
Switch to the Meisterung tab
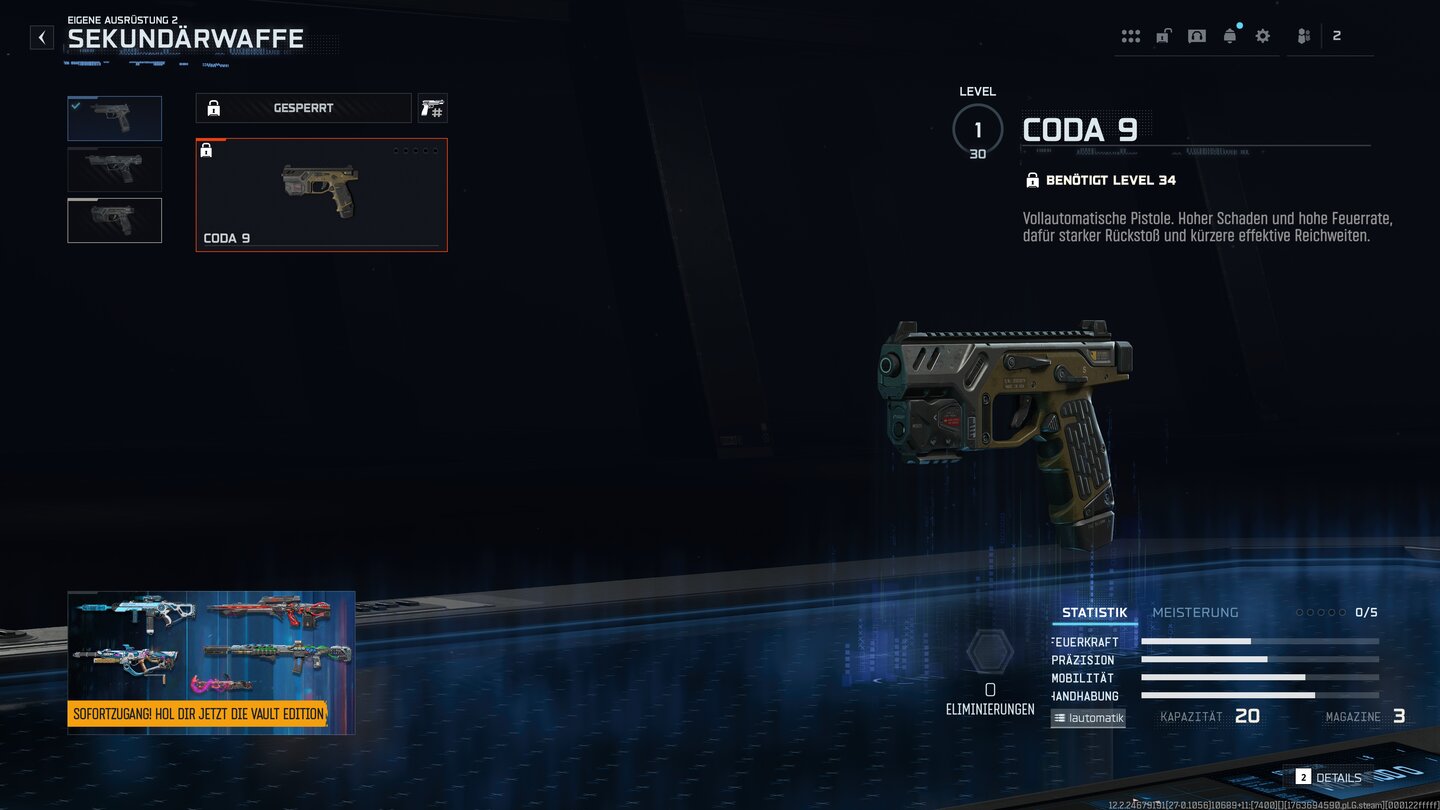(x=1195, y=613)
